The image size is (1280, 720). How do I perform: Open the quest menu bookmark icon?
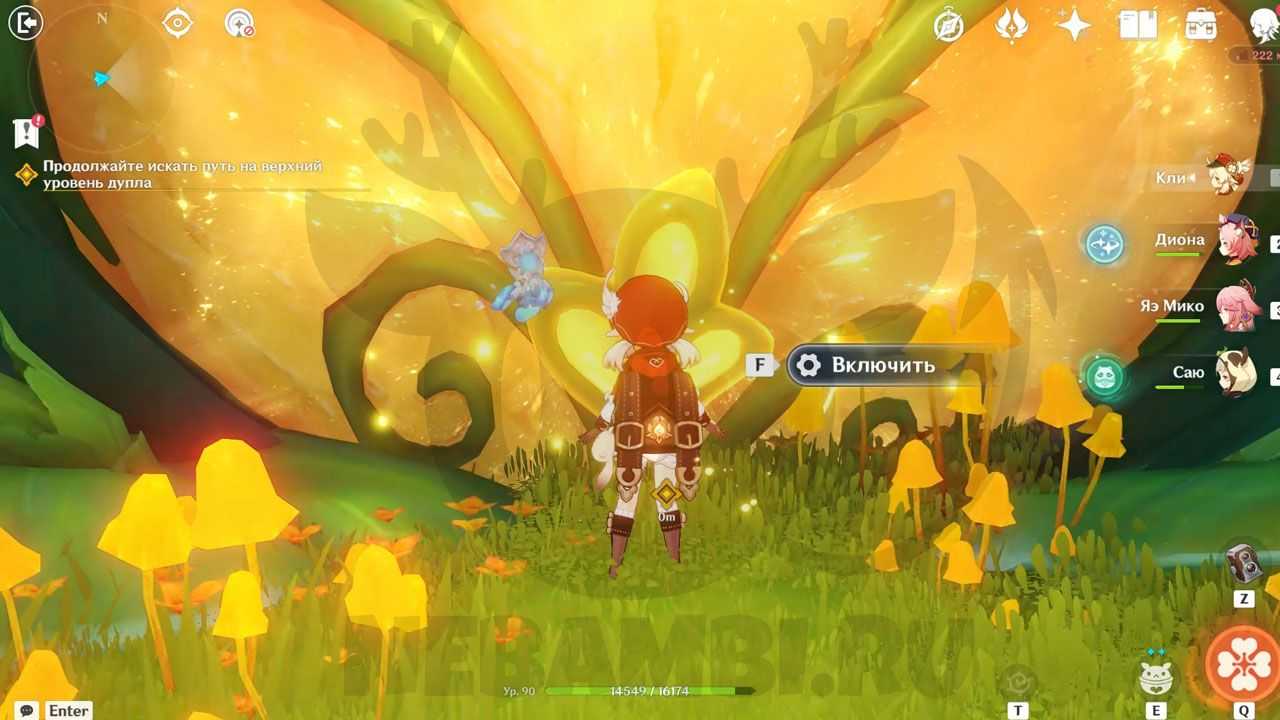[26, 132]
